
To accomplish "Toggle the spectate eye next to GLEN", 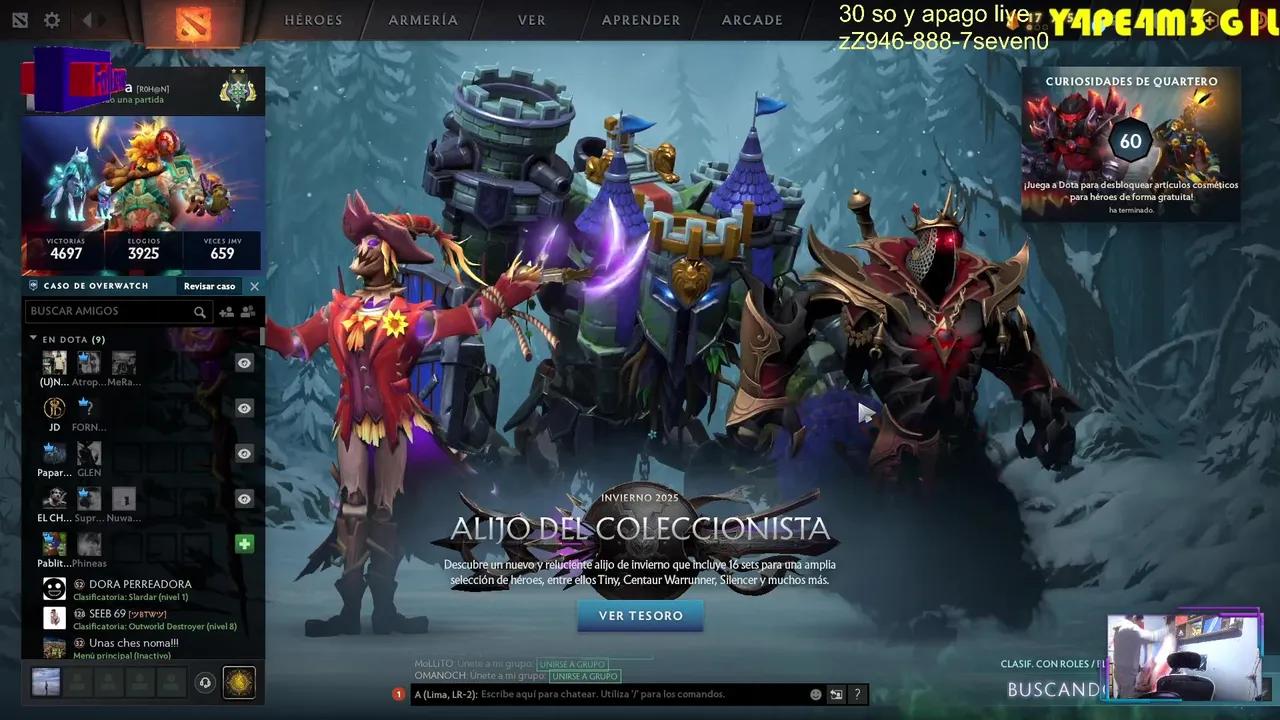I will [244, 453].
